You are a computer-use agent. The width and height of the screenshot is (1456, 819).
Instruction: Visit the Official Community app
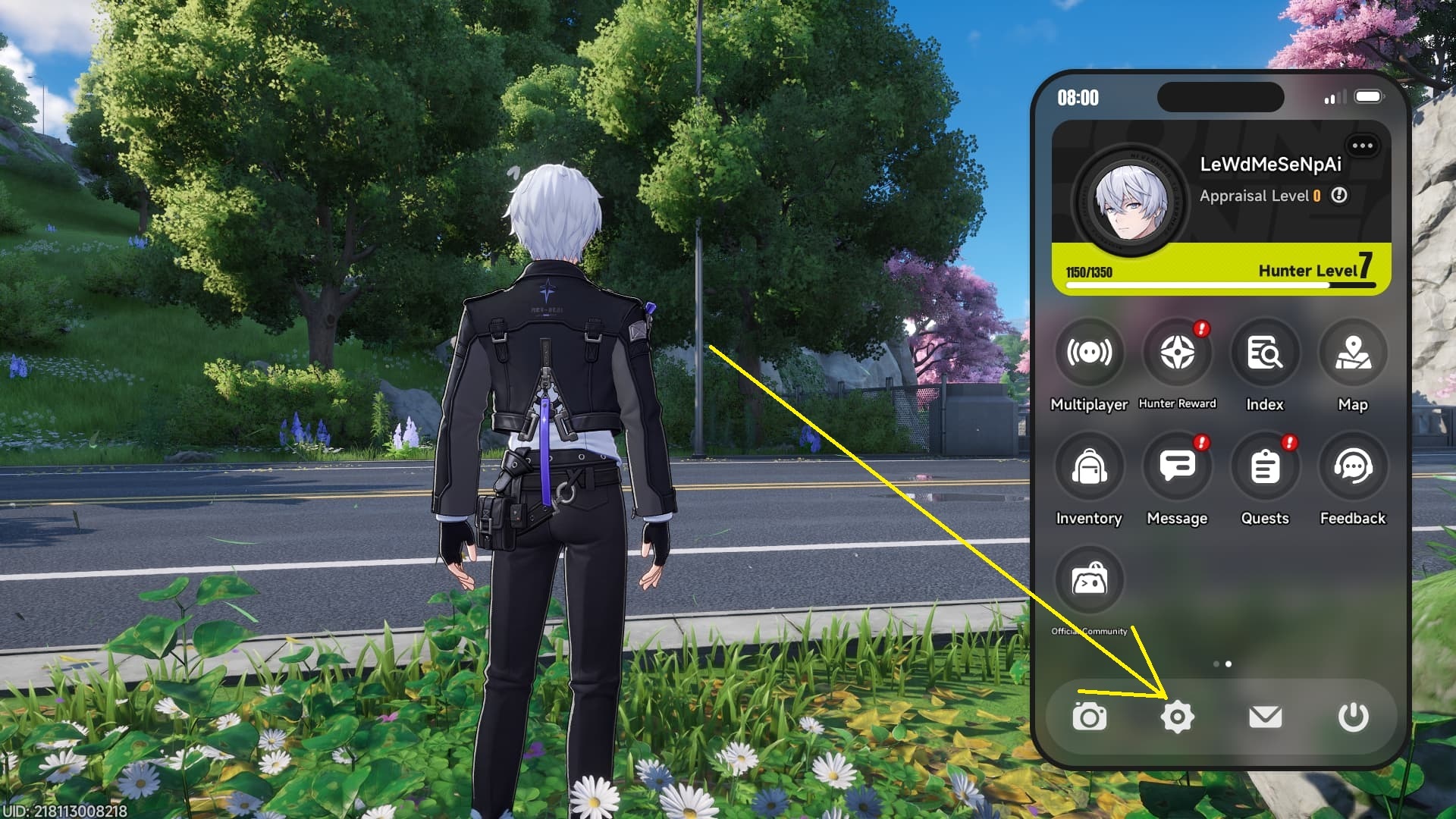[x=1089, y=581]
